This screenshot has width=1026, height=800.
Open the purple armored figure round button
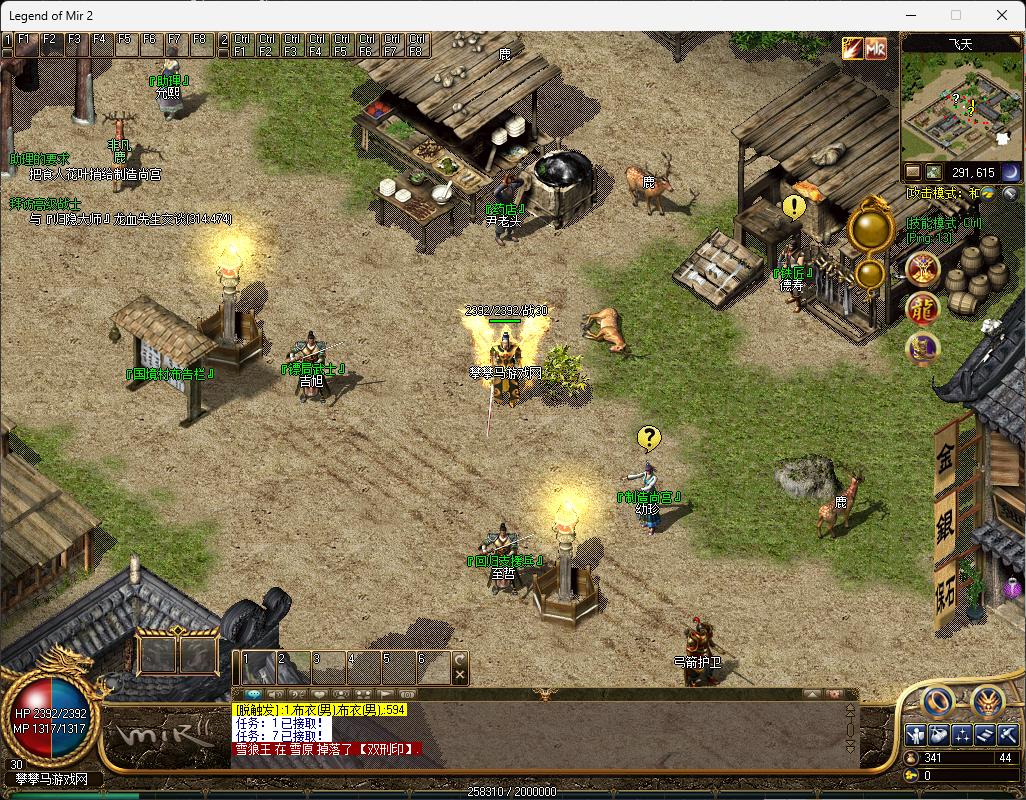(x=922, y=348)
